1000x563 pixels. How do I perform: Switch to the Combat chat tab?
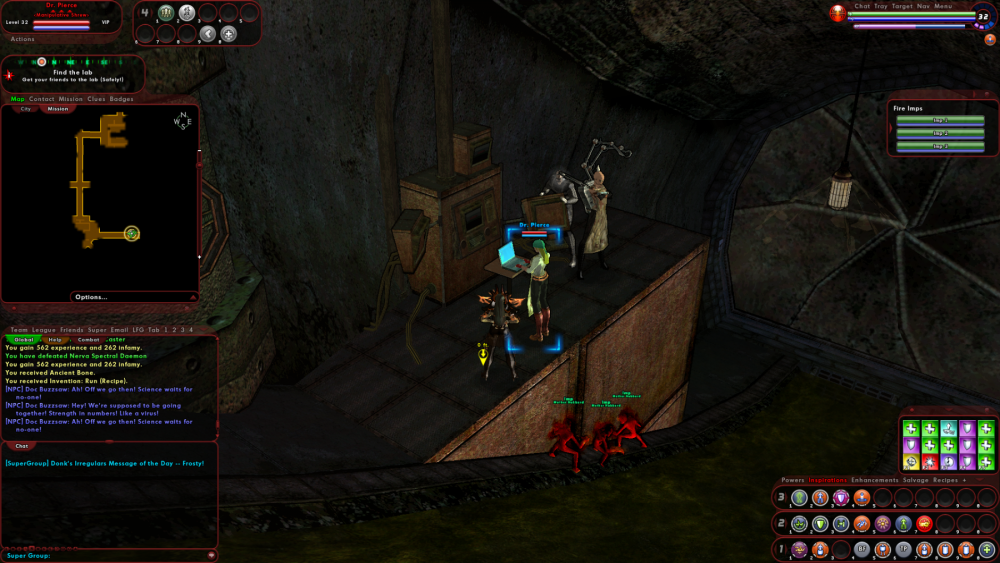click(89, 340)
